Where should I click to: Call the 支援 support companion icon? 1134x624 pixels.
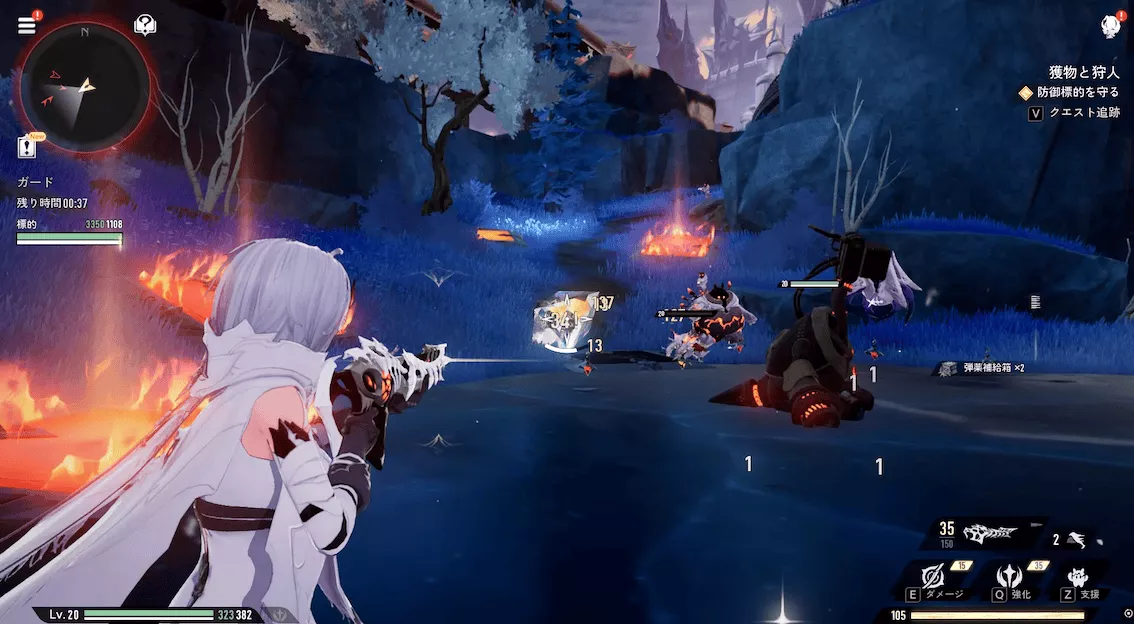(1079, 578)
